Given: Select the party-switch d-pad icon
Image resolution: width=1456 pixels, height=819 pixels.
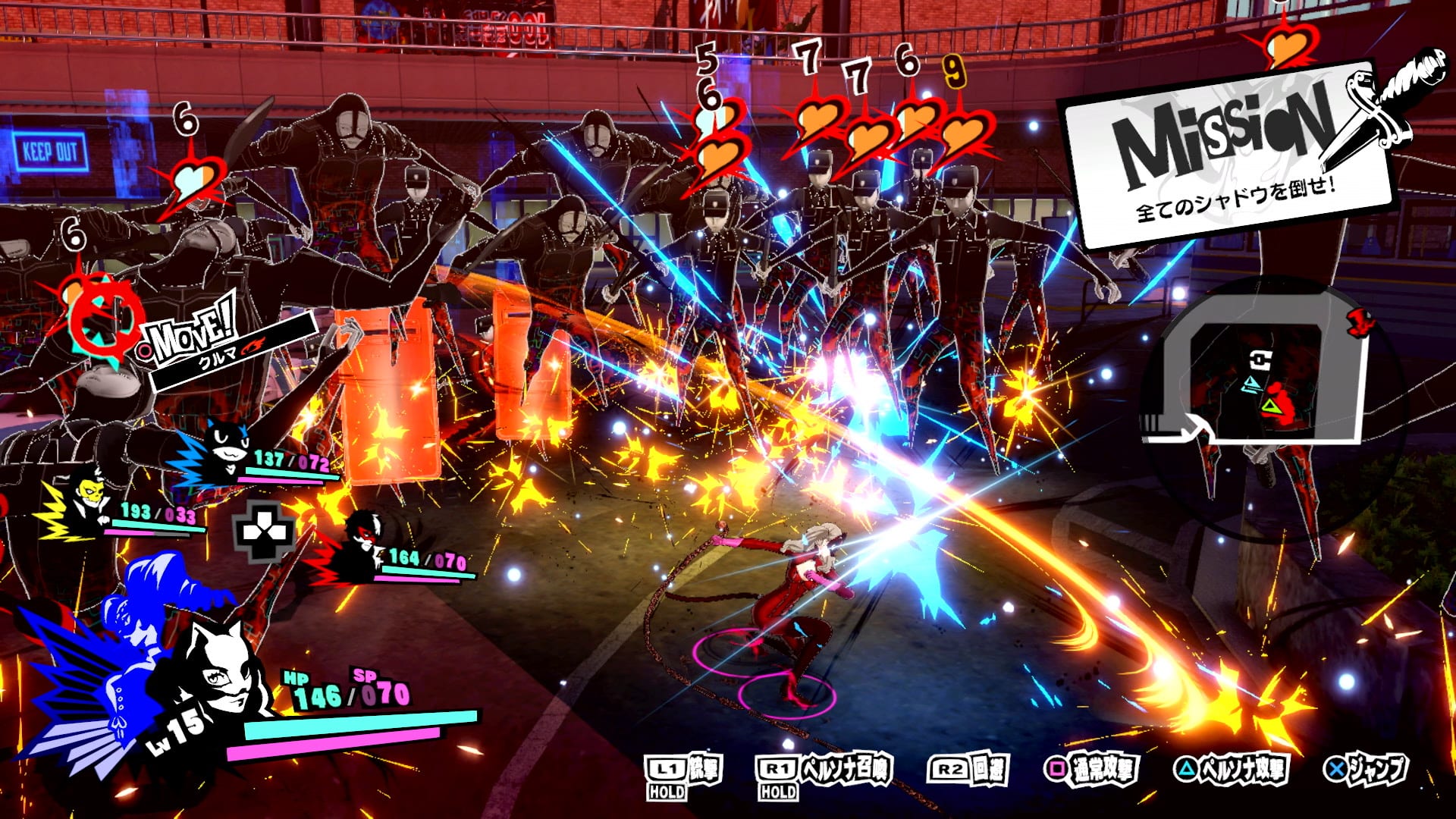Looking at the screenshot, I should pyautogui.click(x=264, y=532).
